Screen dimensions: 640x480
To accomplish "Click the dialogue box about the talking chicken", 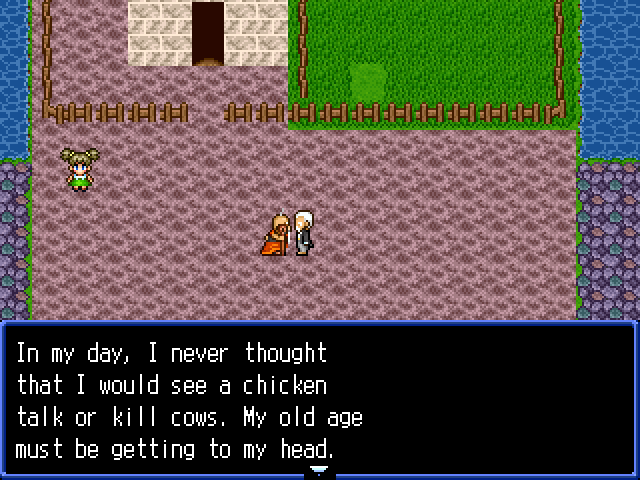I will [318, 400].
